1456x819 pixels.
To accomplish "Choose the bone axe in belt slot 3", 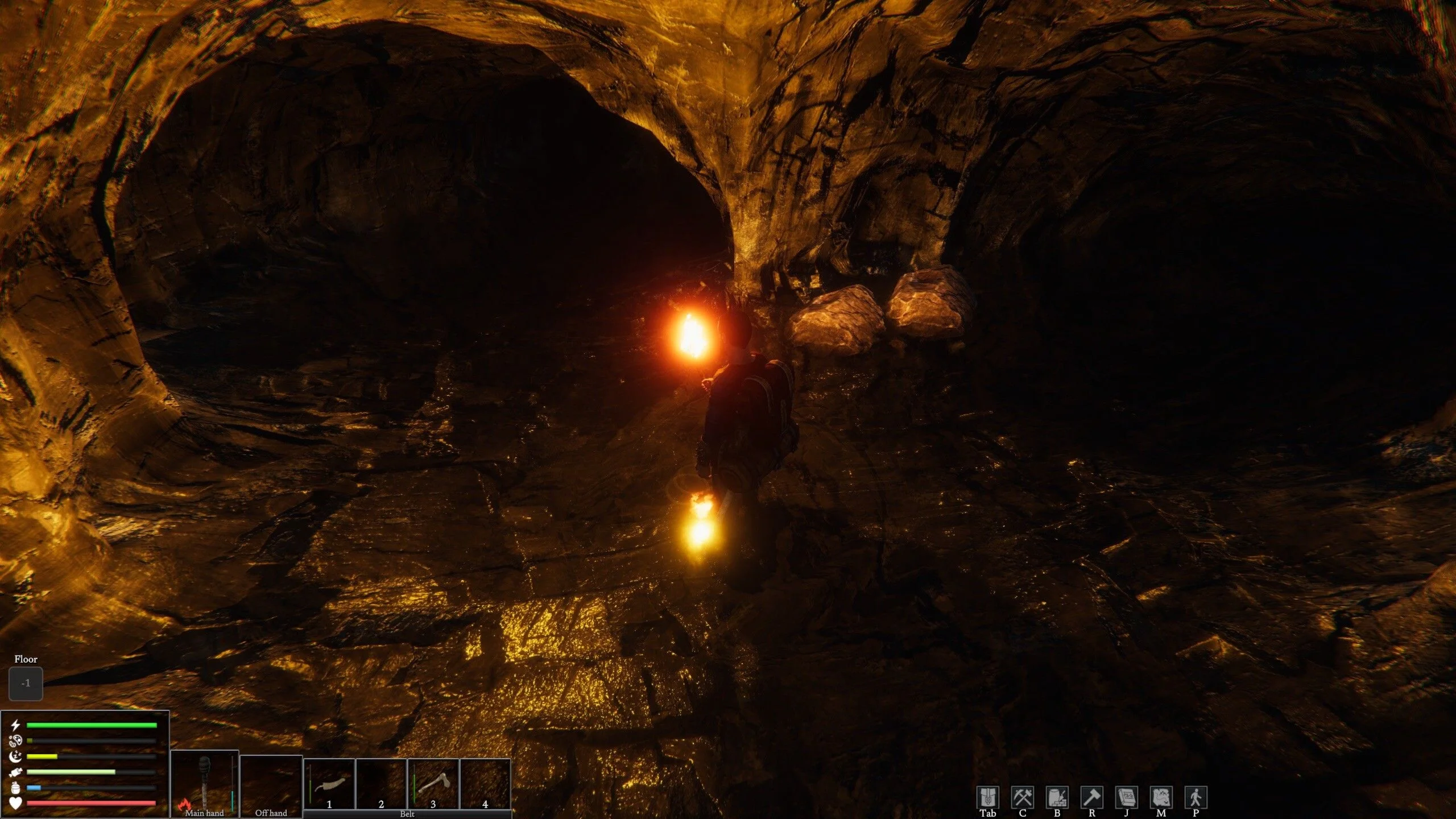I will [x=433, y=784].
